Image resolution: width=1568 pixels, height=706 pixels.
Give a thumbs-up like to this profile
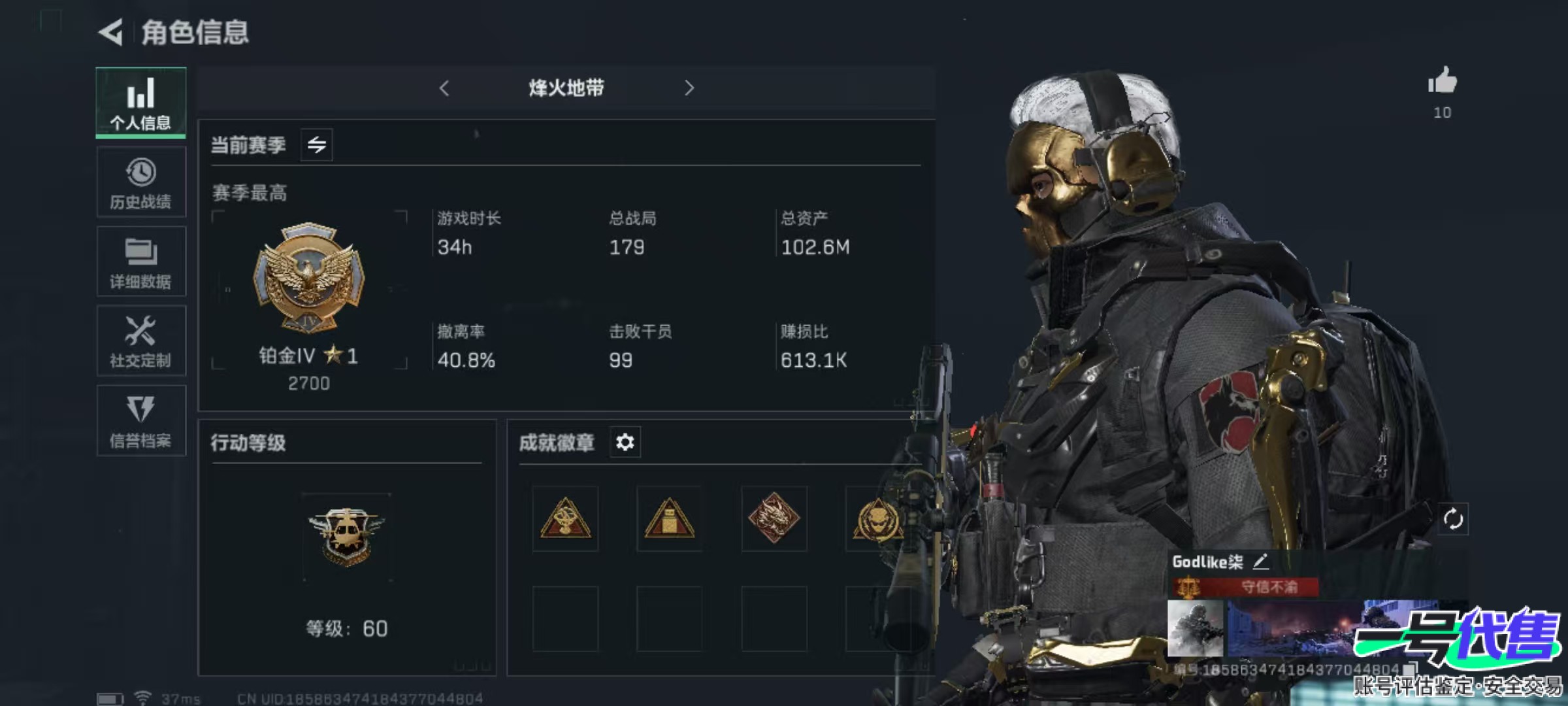[1443, 82]
